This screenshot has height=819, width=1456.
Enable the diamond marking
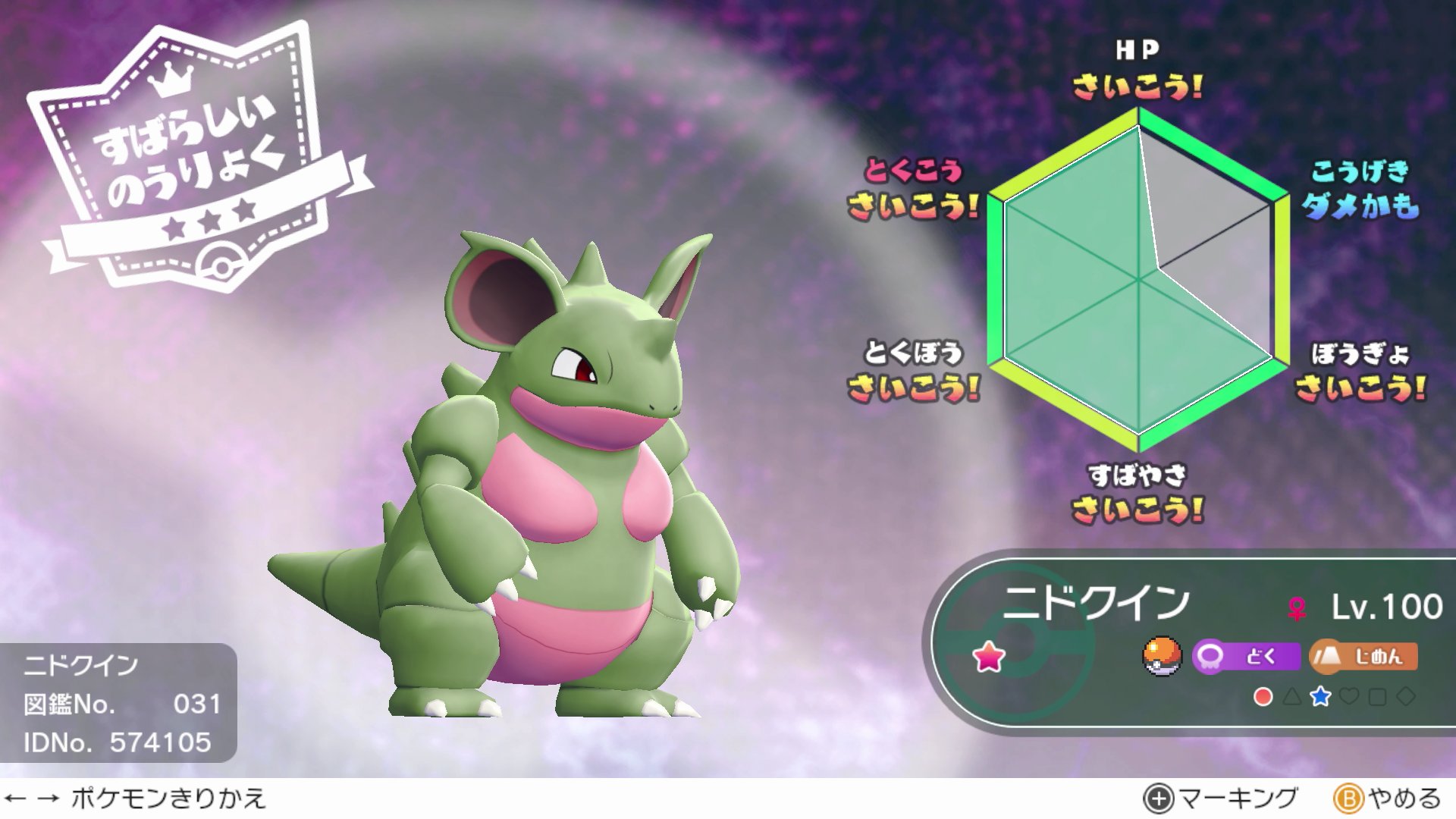pos(1404,698)
